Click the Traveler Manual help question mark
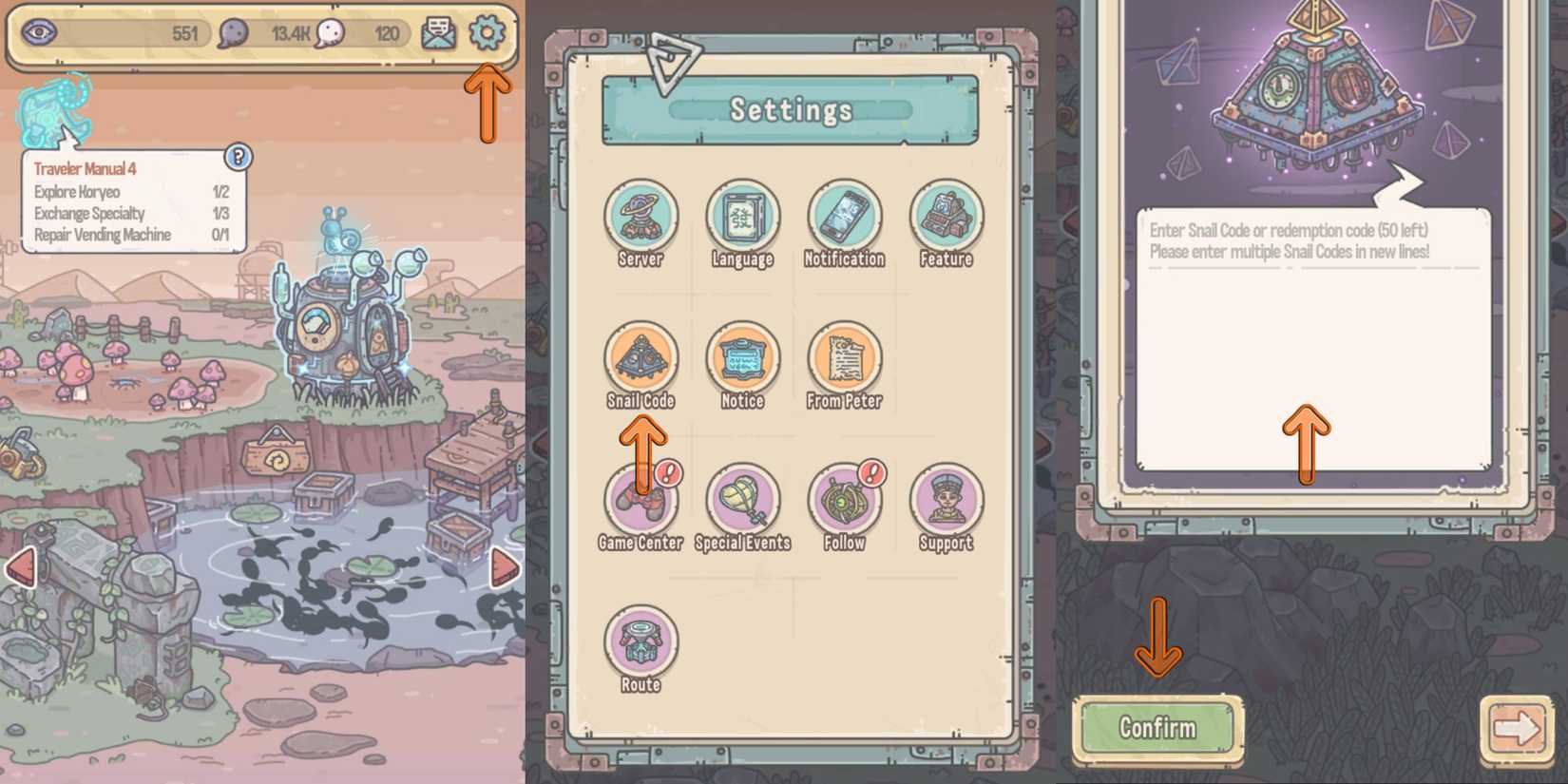1568x784 pixels. click(x=237, y=157)
